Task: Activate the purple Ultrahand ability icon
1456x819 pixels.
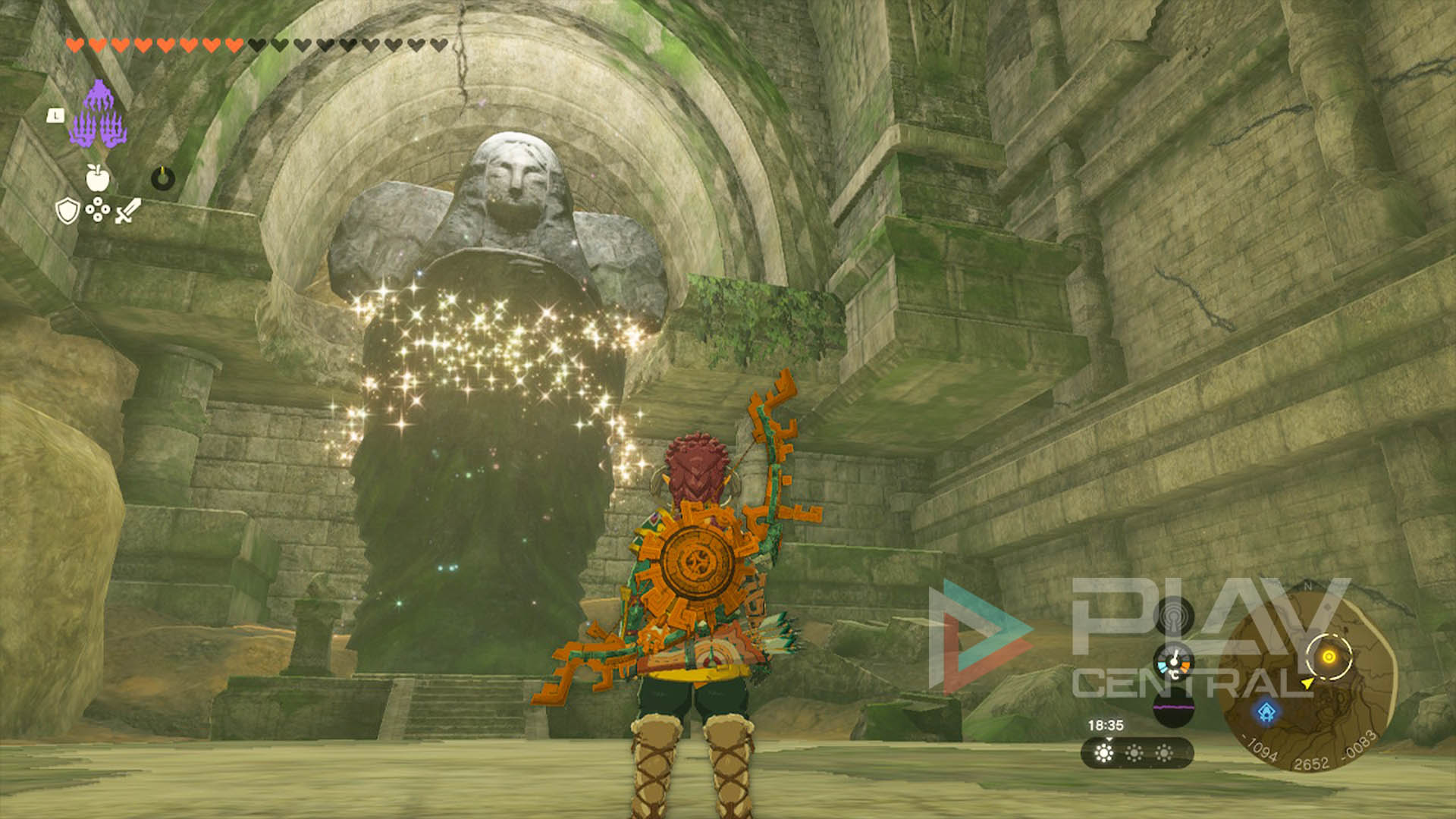Action: point(98,115)
